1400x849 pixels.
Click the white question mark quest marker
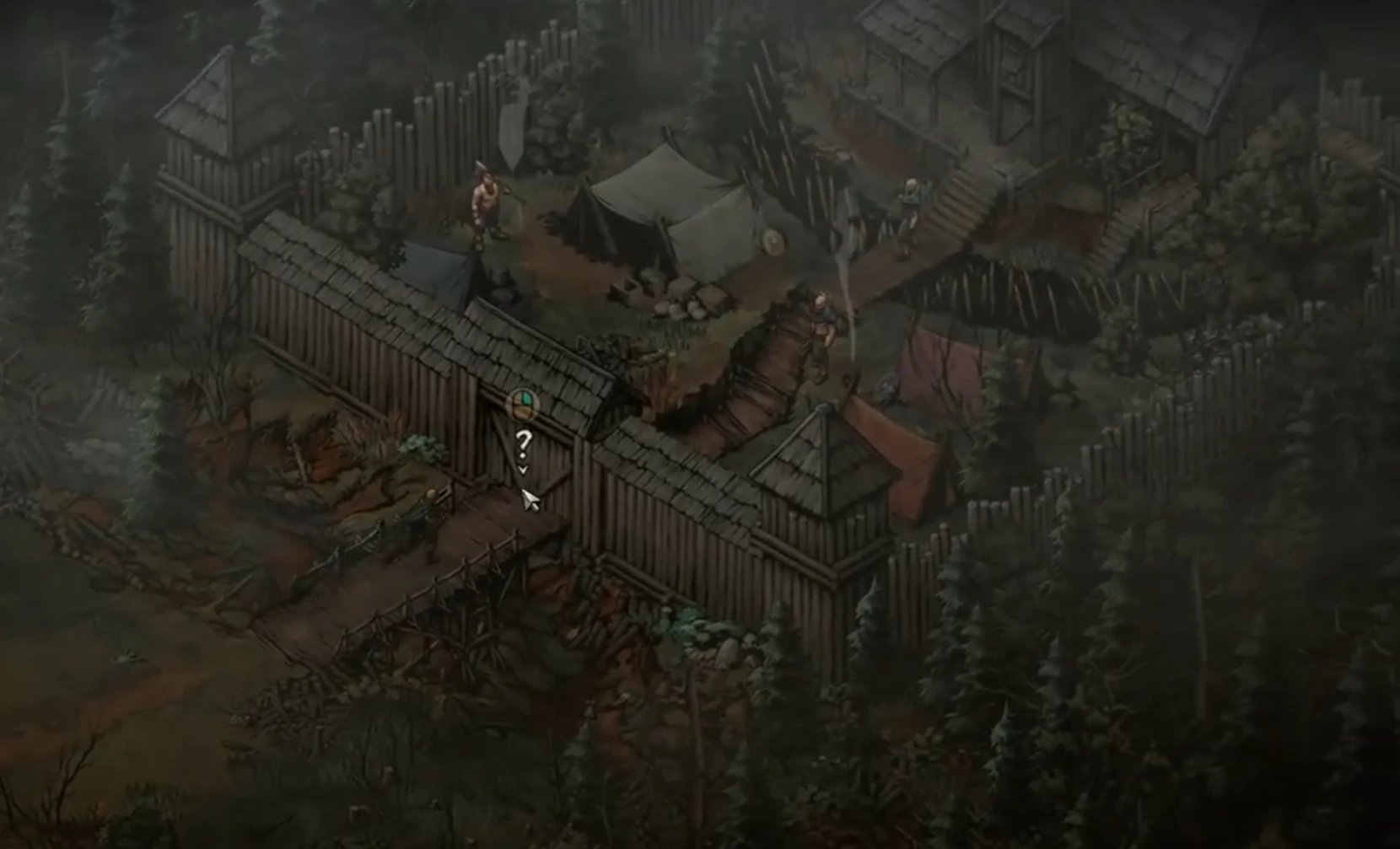pos(525,440)
